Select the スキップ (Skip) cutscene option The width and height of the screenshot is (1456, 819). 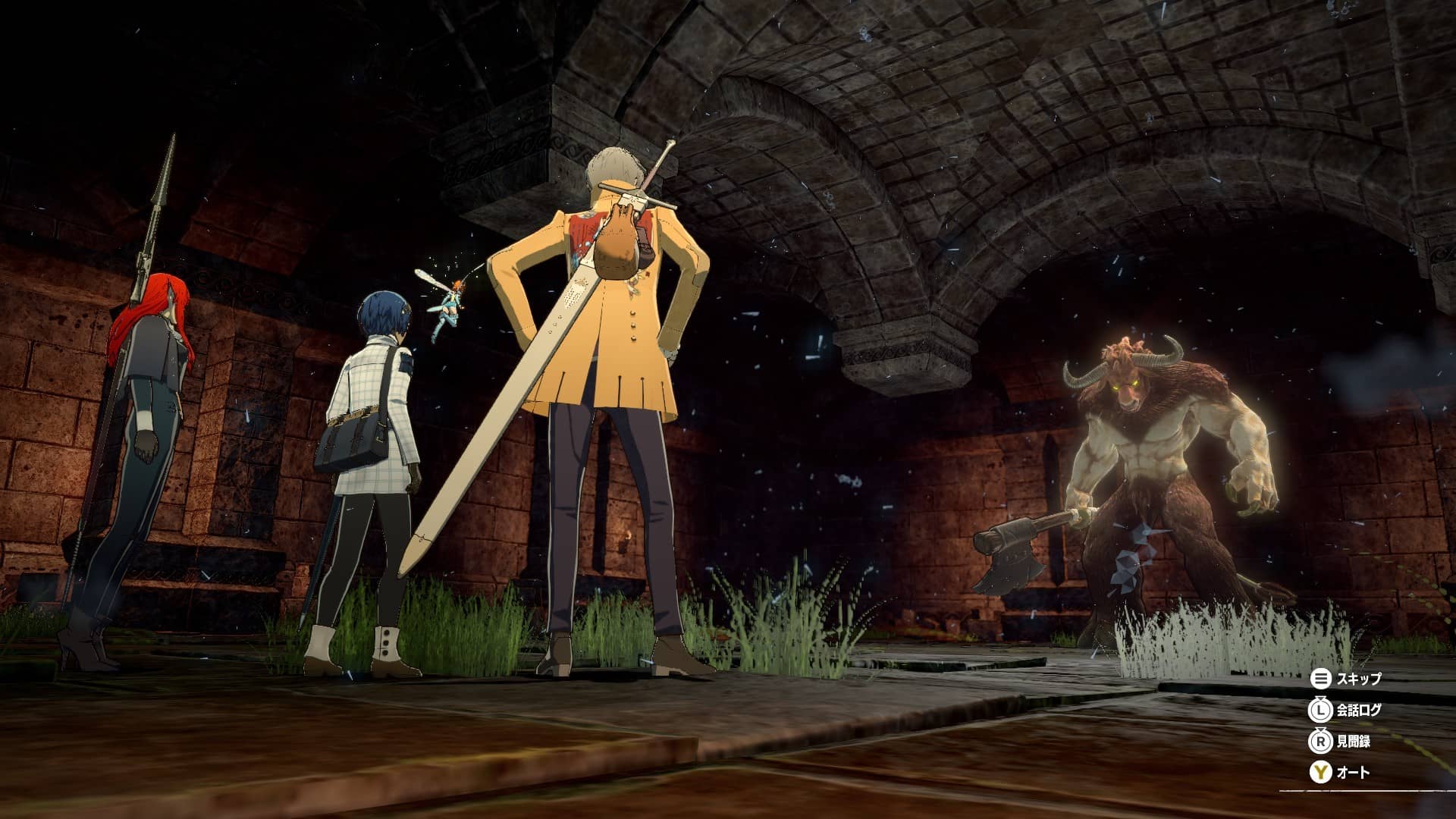pyautogui.click(x=1347, y=679)
